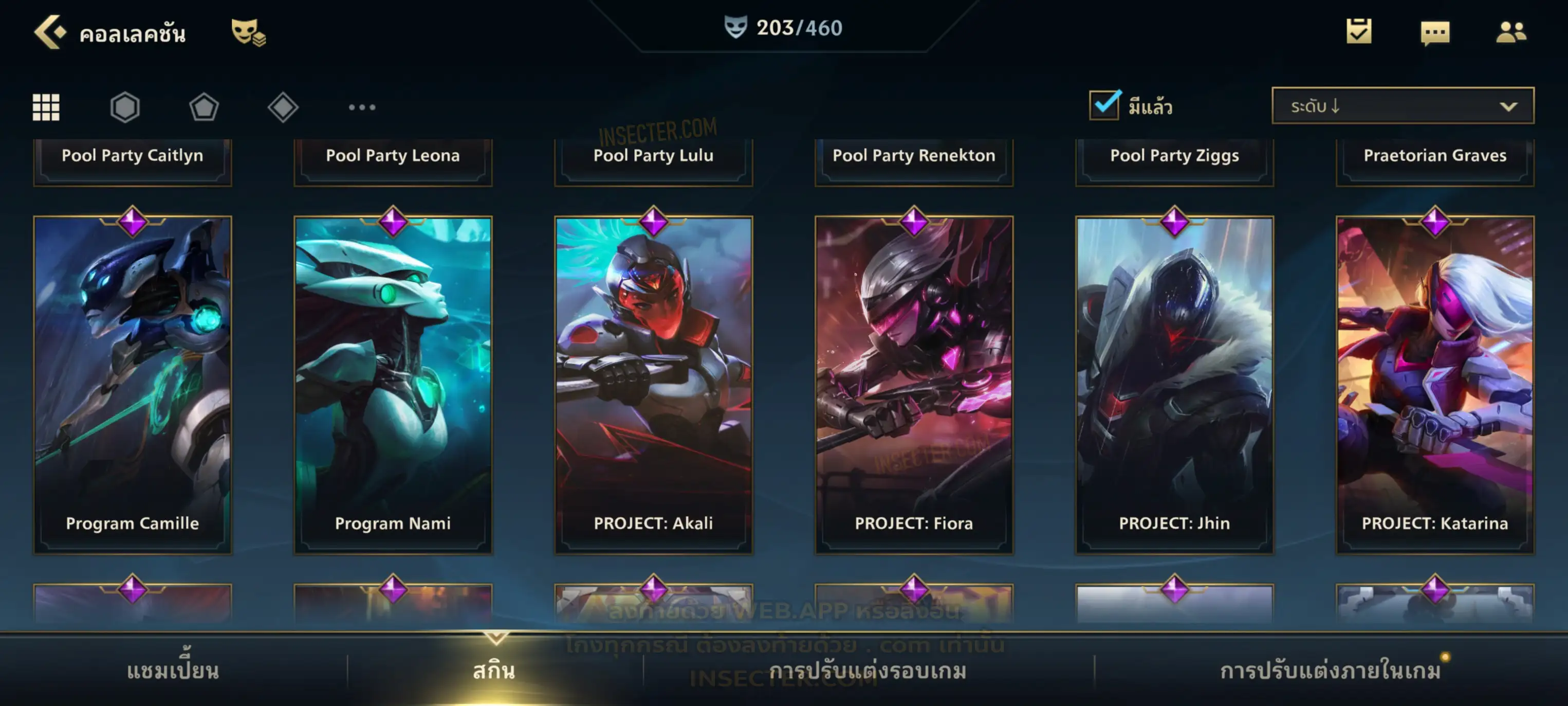The image size is (1568, 706).
Task: Select the grid view filter
Action: (46, 107)
